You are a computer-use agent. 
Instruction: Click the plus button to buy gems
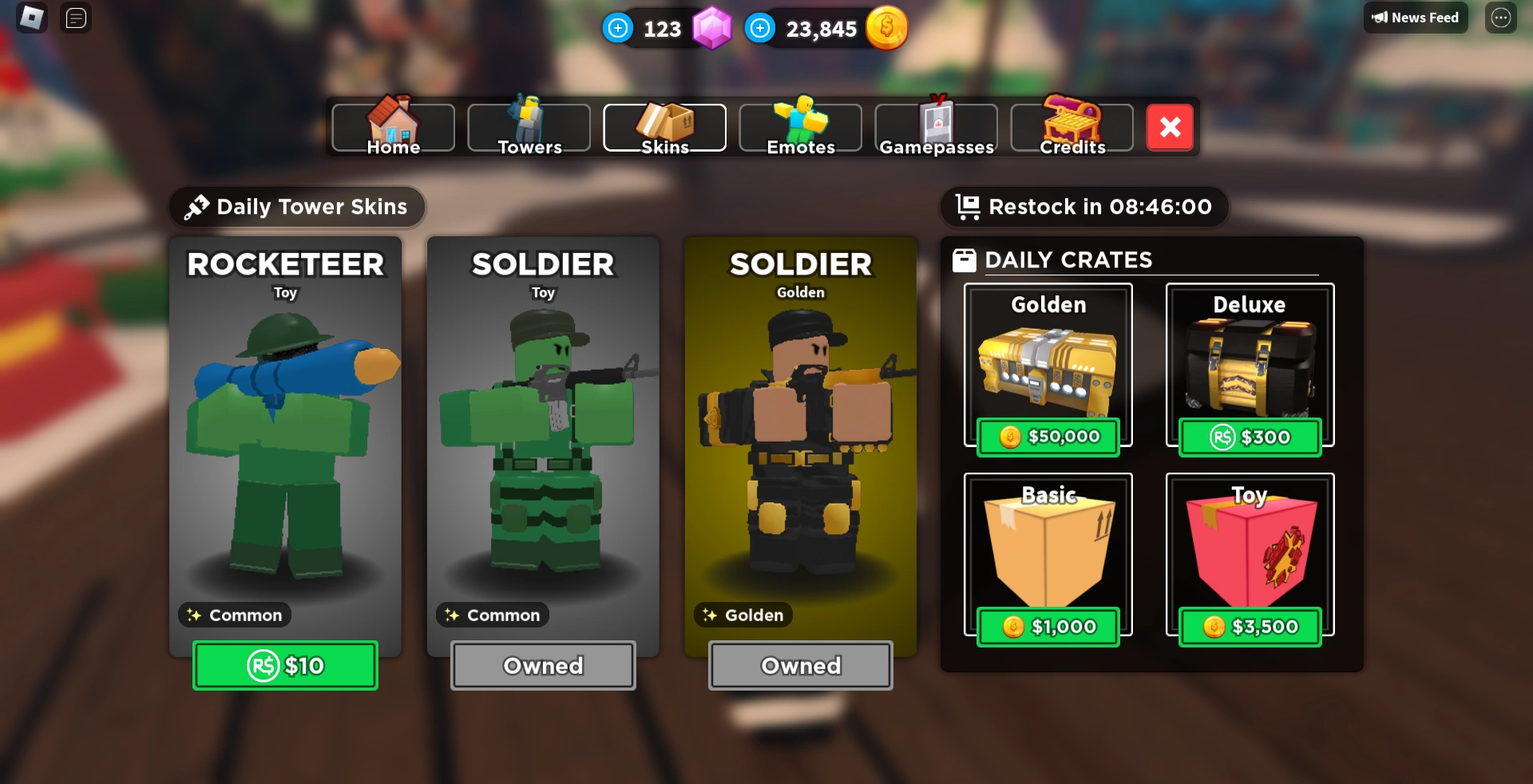(x=617, y=27)
